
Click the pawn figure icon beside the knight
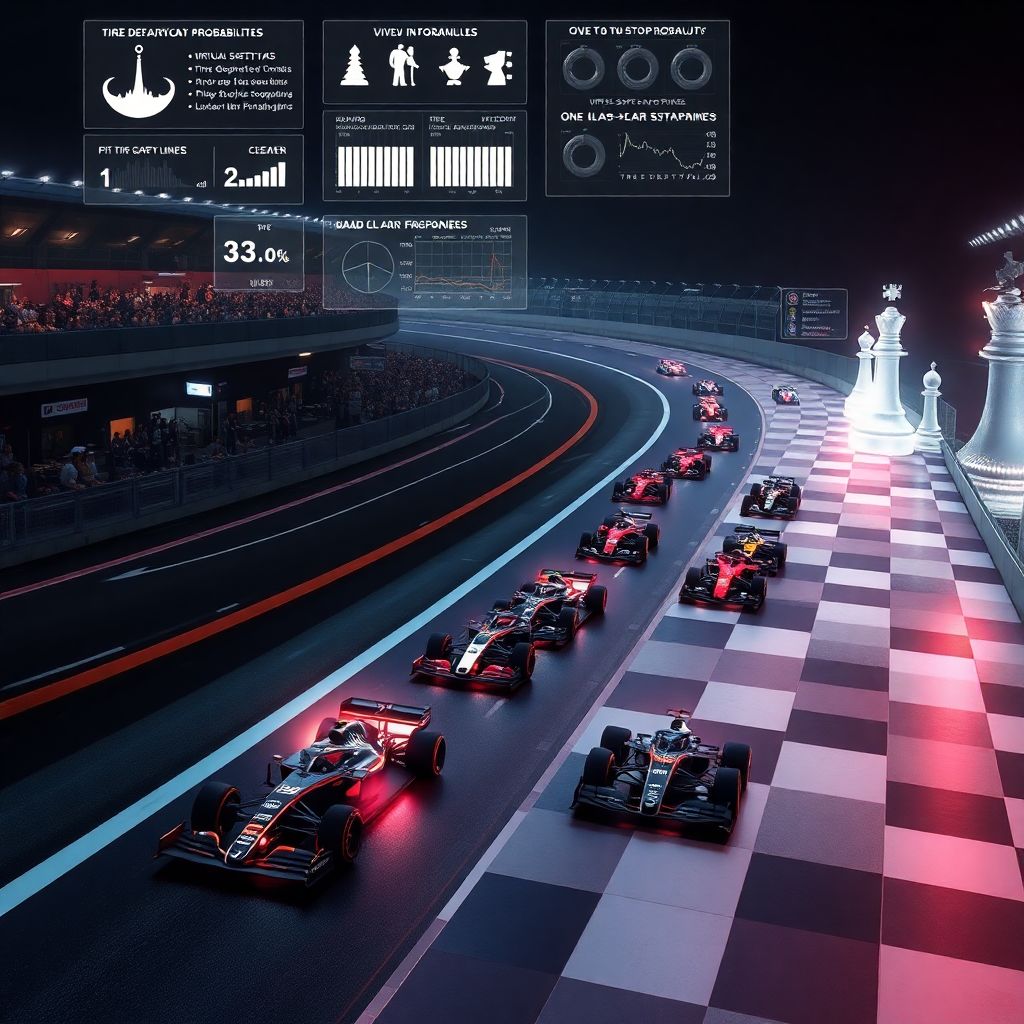(x=452, y=66)
